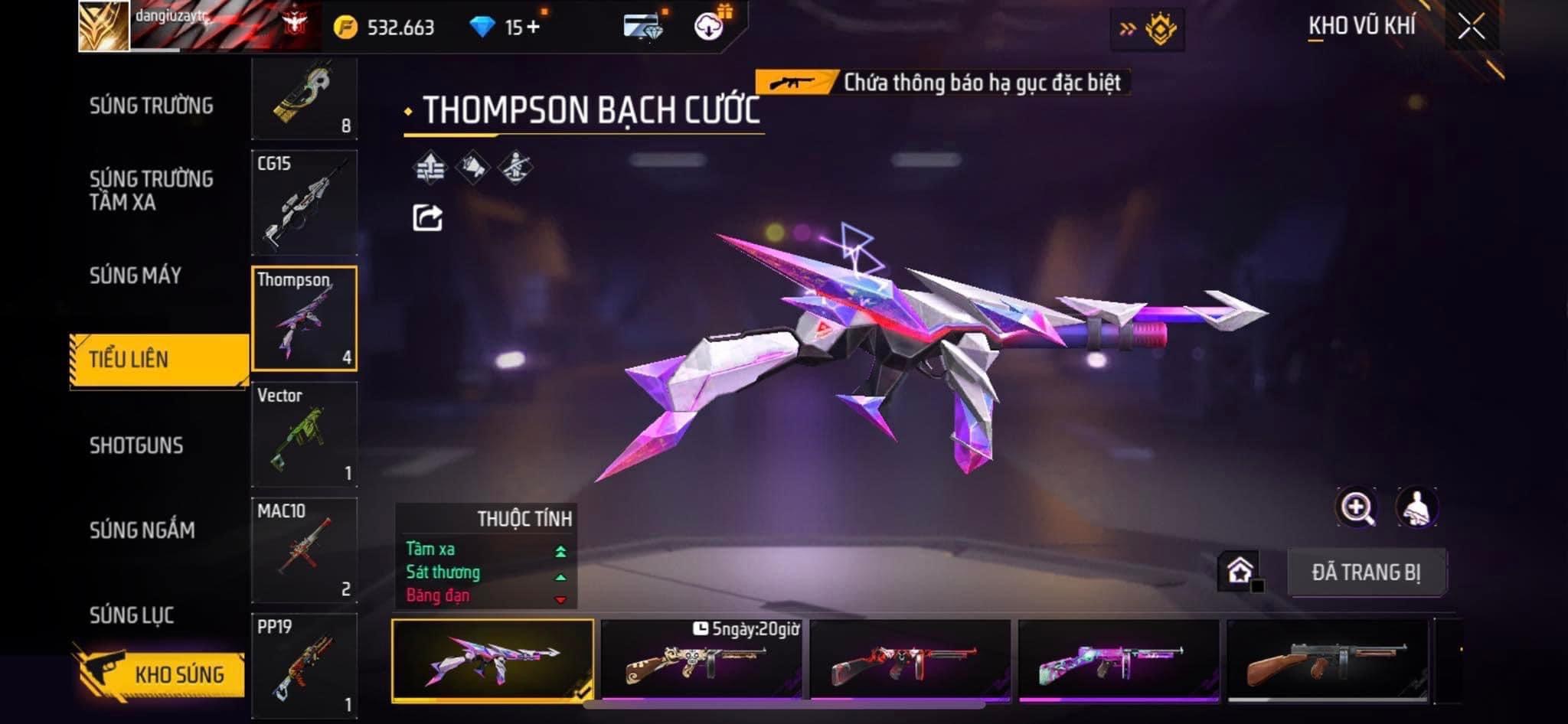The width and height of the screenshot is (1568, 724).
Task: Tap the house star icon near equip button
Action: [x=1240, y=571]
